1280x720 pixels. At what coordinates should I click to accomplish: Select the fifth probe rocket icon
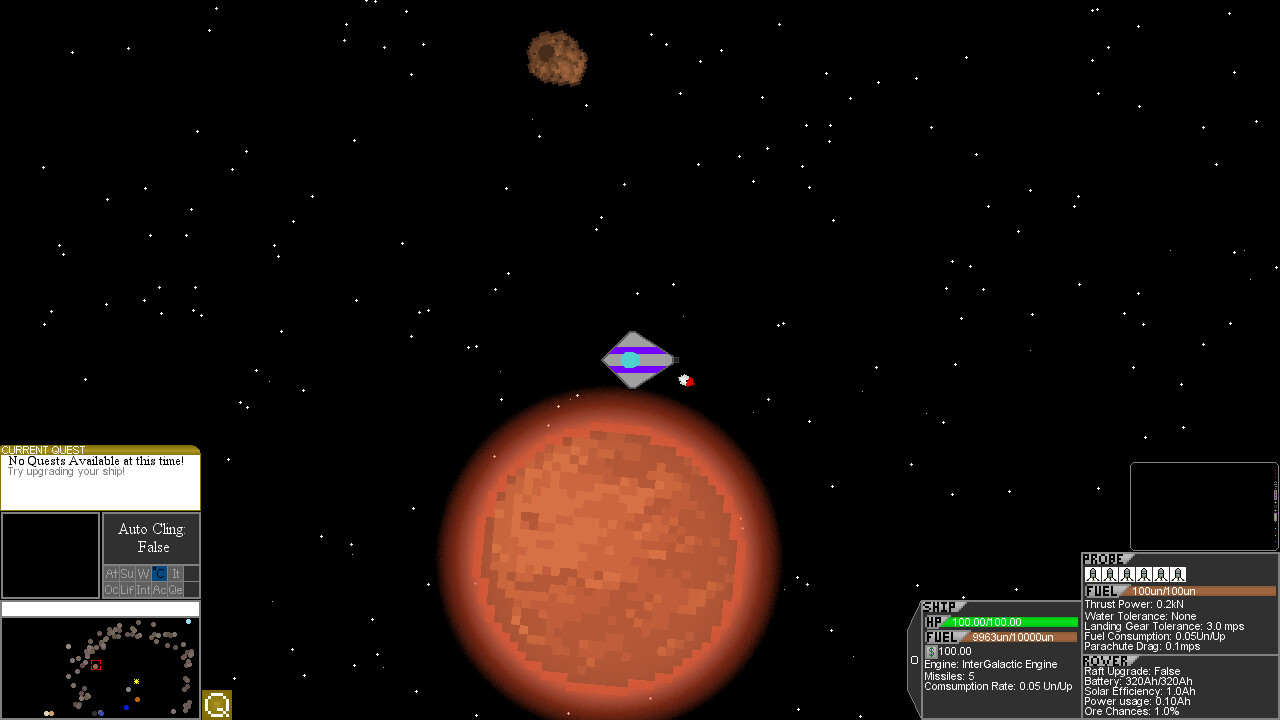click(1161, 574)
